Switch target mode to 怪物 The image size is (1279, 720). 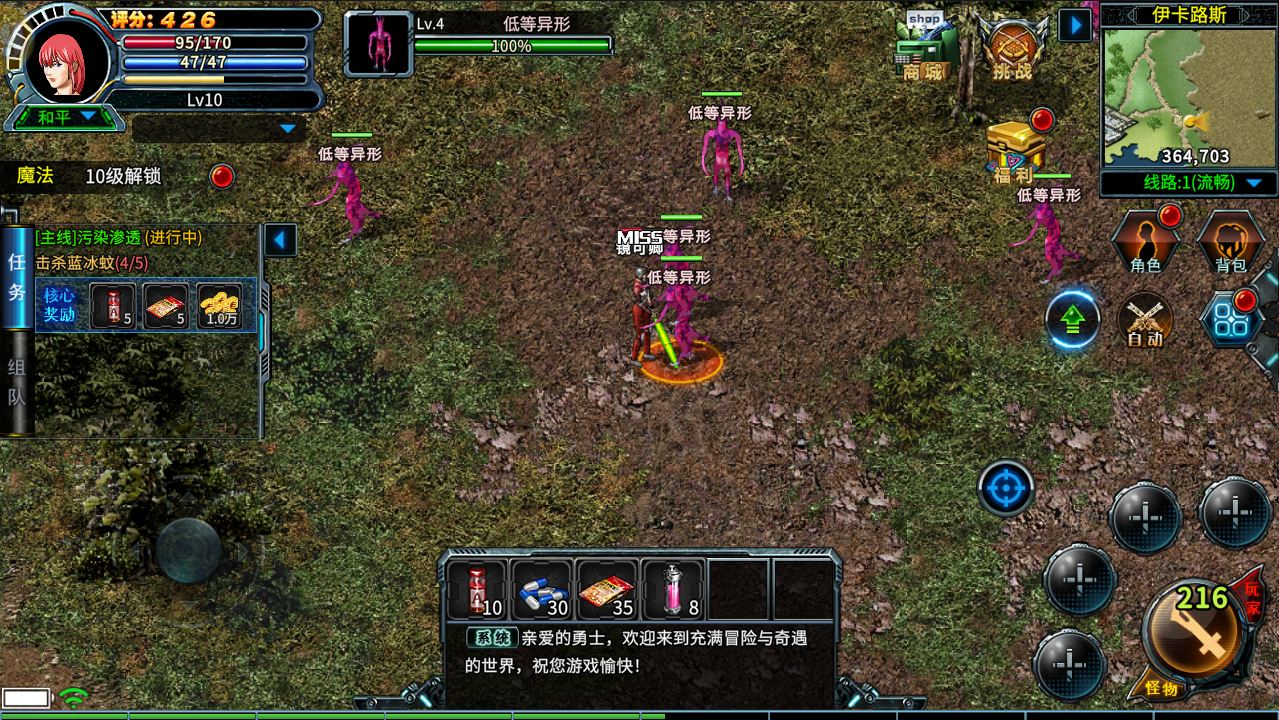click(x=1161, y=689)
